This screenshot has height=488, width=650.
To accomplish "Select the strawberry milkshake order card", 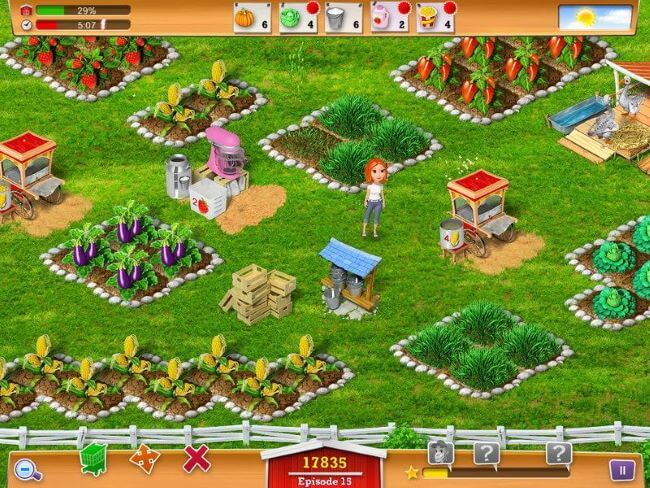I will coord(388,17).
